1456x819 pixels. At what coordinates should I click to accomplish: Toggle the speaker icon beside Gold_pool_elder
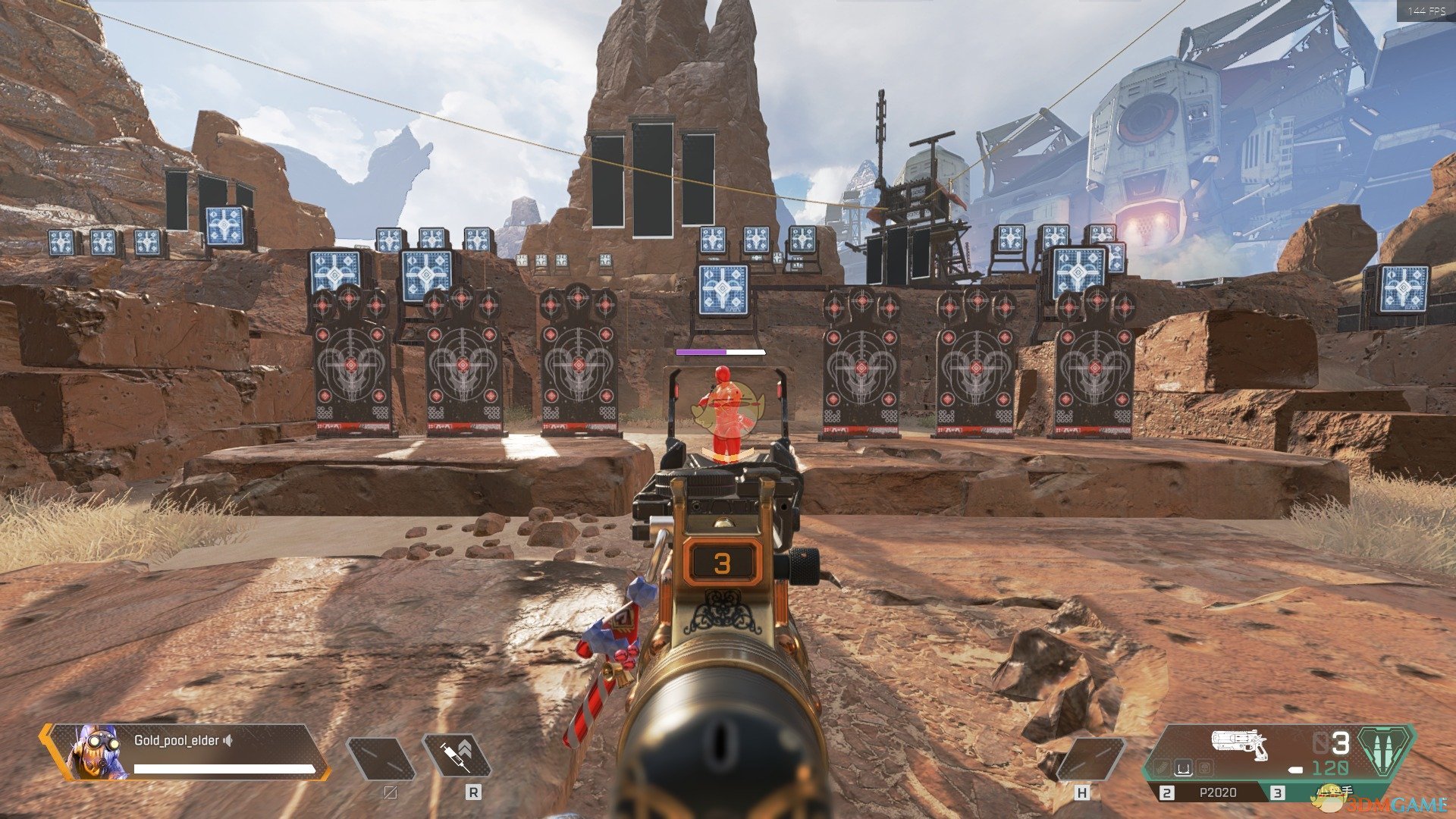(x=227, y=740)
